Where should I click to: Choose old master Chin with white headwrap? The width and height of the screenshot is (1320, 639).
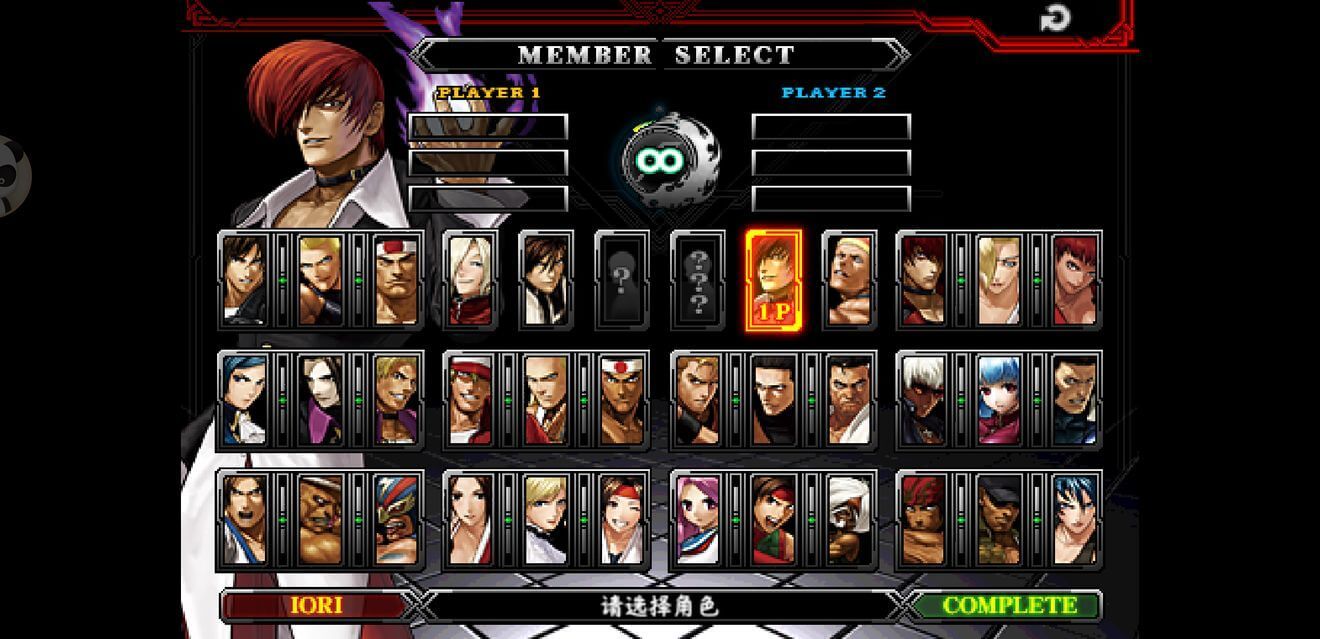tap(849, 519)
